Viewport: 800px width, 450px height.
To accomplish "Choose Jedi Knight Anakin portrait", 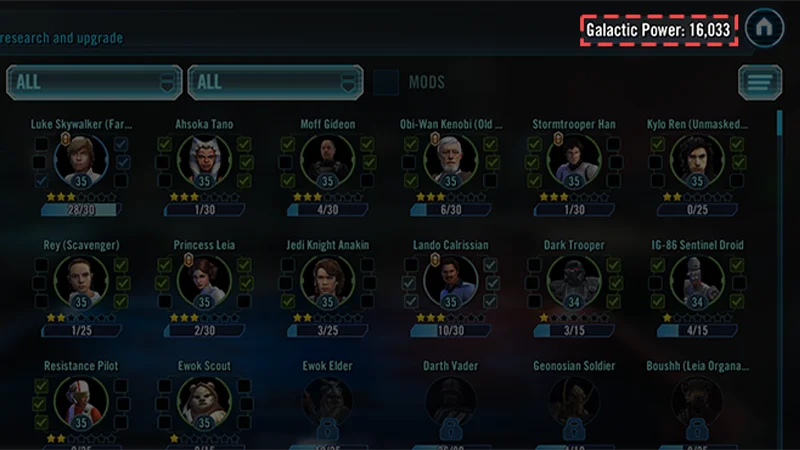I will [x=328, y=279].
